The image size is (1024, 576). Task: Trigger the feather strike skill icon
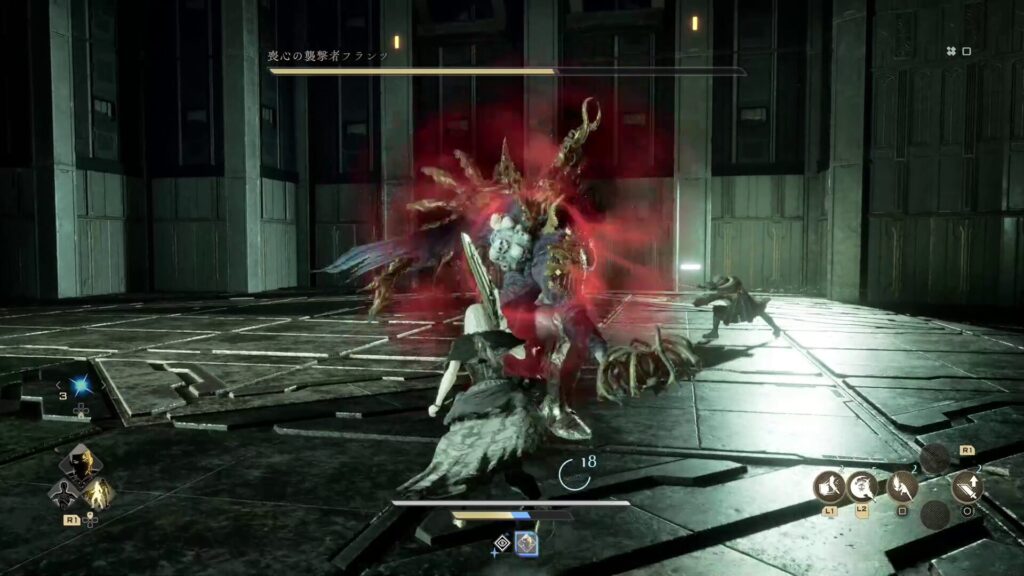coord(902,487)
